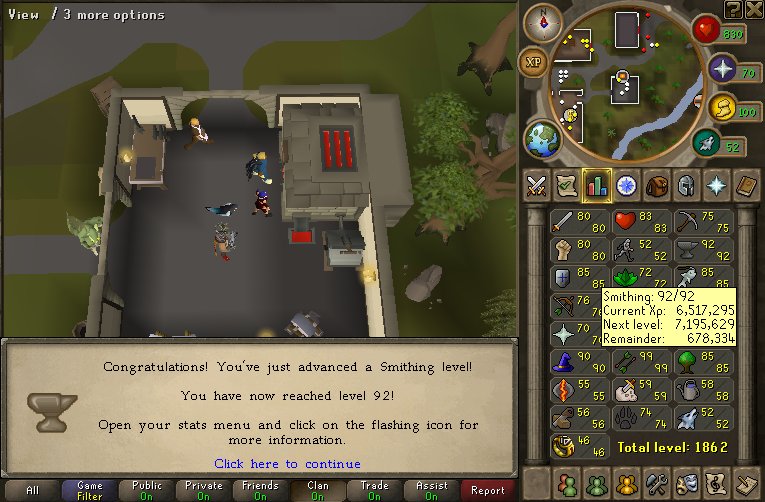Toggle the XP counter button
This screenshot has width=765, height=502.
pos(534,63)
